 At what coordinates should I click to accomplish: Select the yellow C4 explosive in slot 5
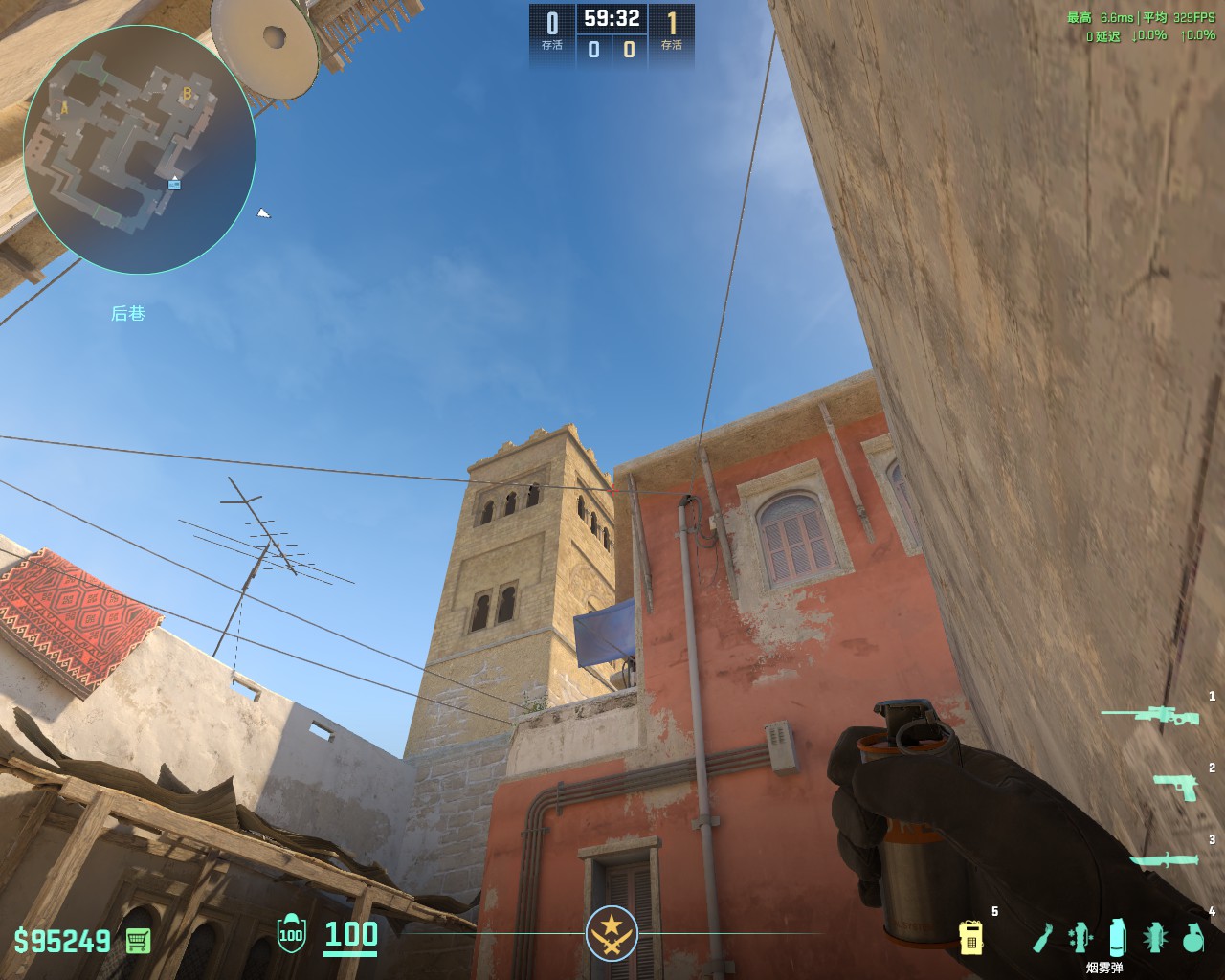pyautogui.click(x=971, y=939)
